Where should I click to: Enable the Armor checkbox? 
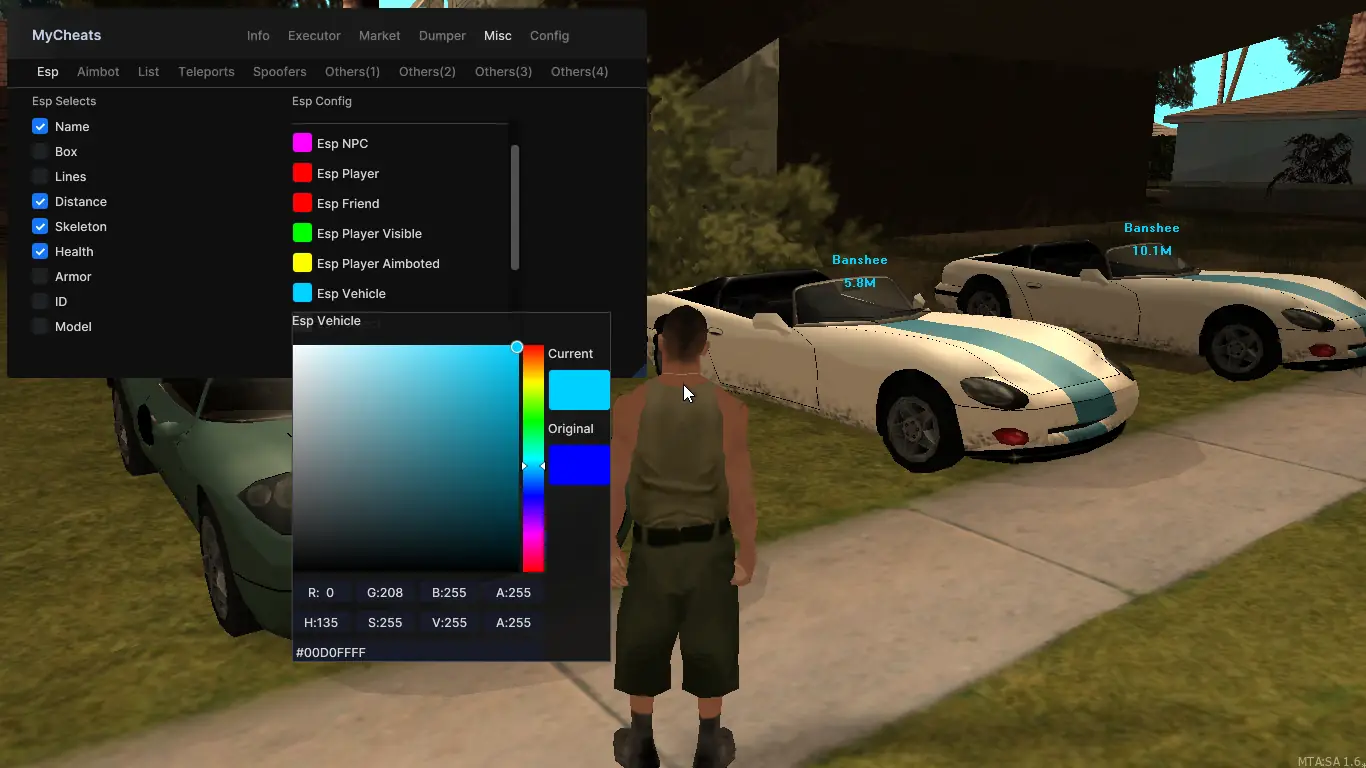click(40, 277)
